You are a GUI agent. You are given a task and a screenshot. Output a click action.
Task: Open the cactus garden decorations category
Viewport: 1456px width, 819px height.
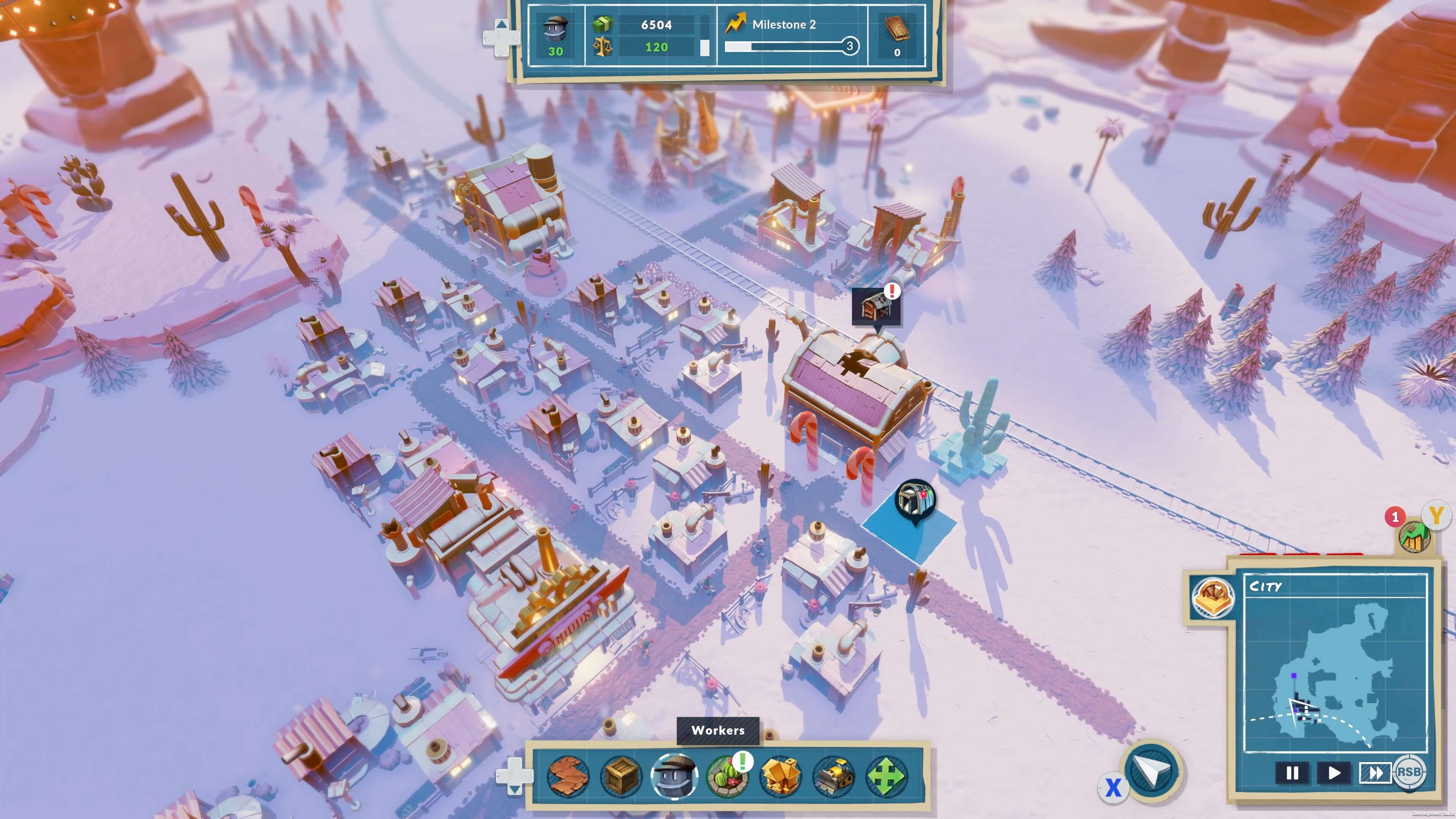tap(728, 777)
